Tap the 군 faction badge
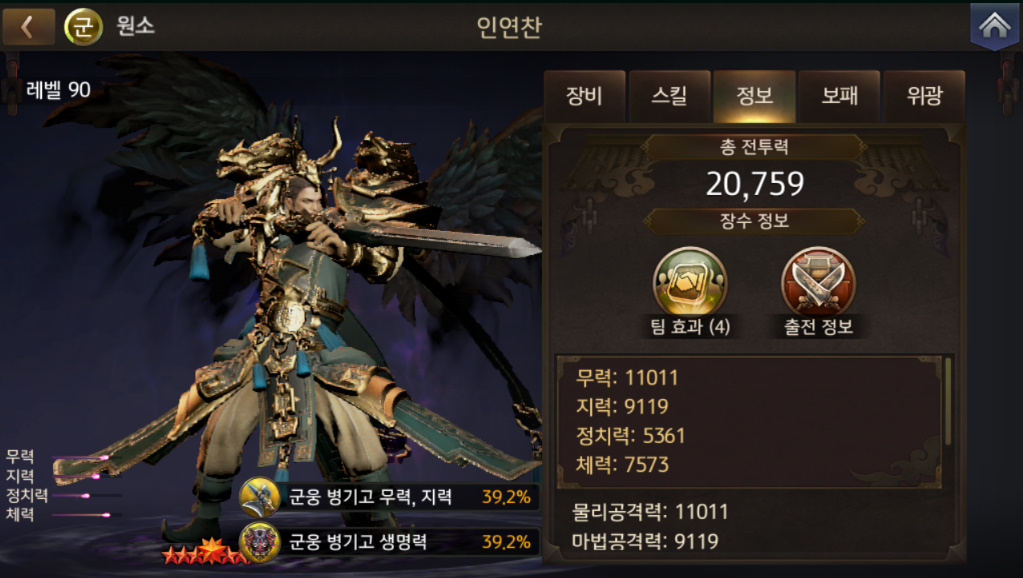This screenshot has height=578, width=1023. pyautogui.click(x=84, y=27)
